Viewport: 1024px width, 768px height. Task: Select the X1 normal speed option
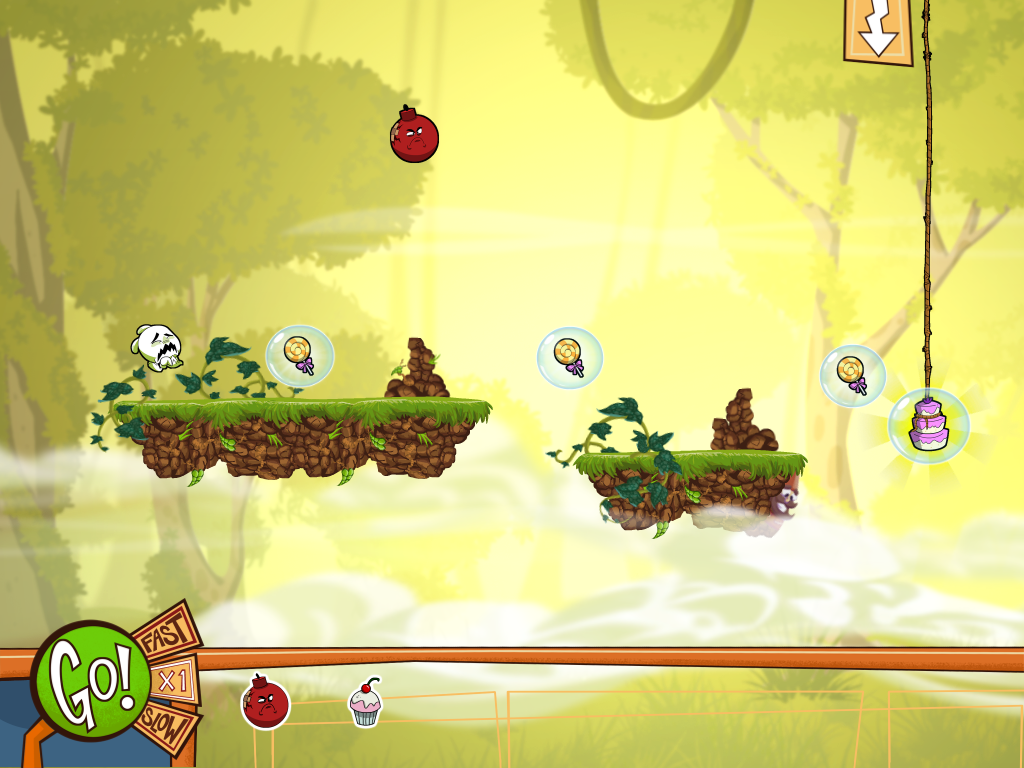pyautogui.click(x=174, y=681)
